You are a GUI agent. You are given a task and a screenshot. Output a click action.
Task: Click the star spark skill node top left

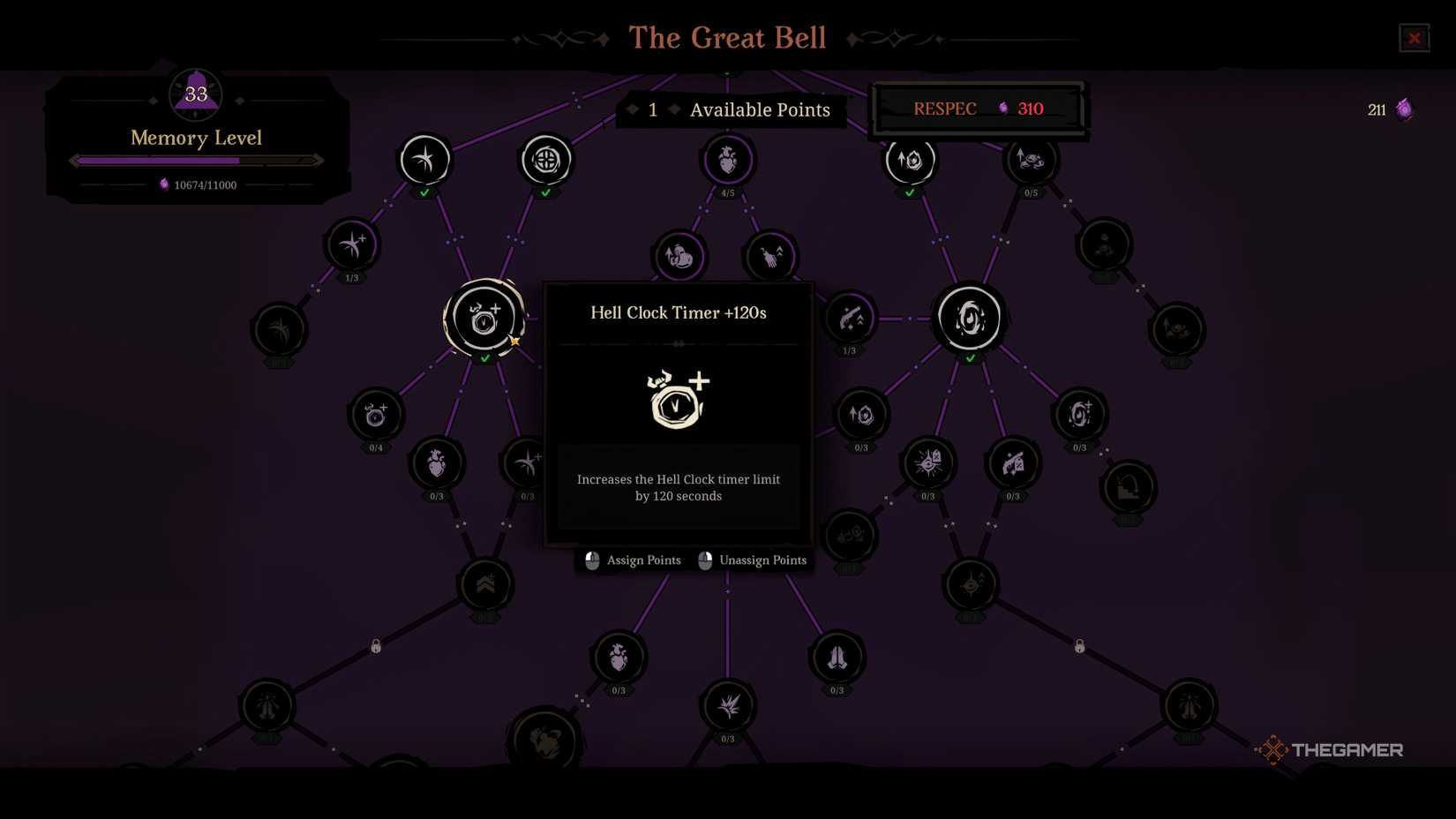tap(424, 160)
